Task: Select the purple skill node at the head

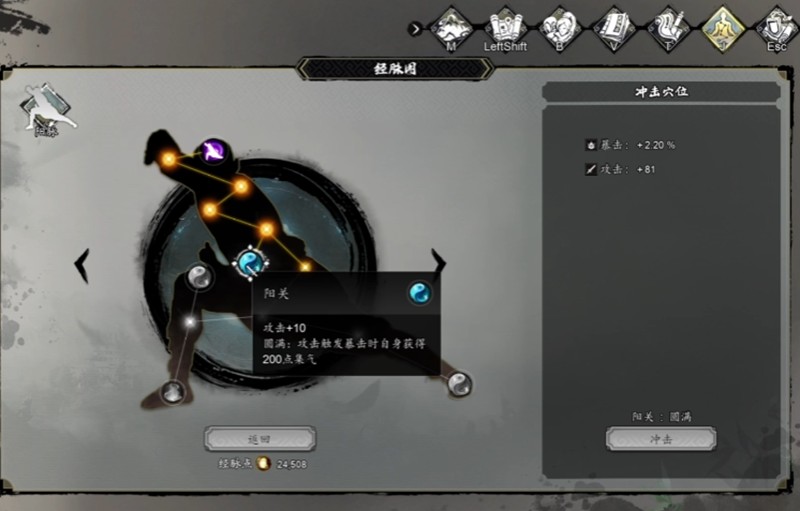Action: click(213, 152)
